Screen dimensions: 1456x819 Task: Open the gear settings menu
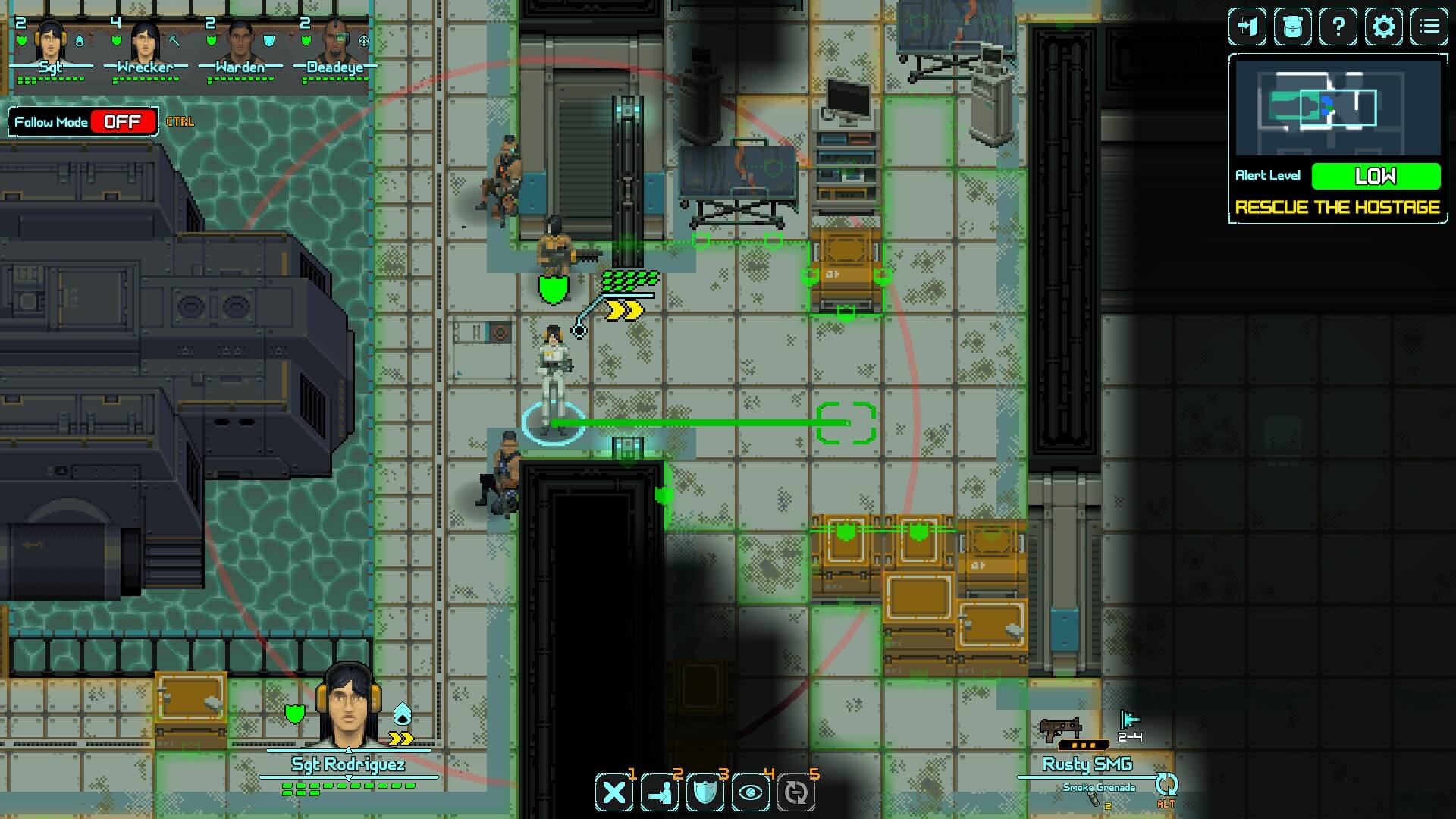(1384, 27)
